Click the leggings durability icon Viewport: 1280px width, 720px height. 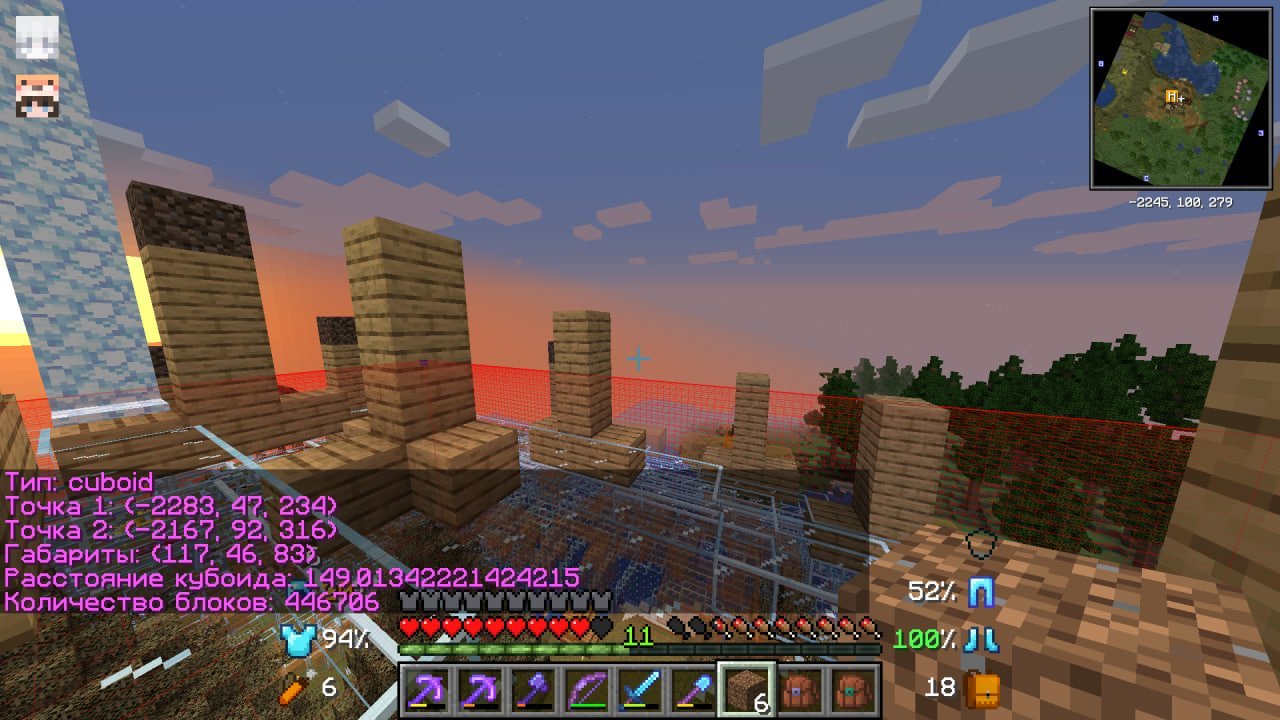click(x=981, y=593)
